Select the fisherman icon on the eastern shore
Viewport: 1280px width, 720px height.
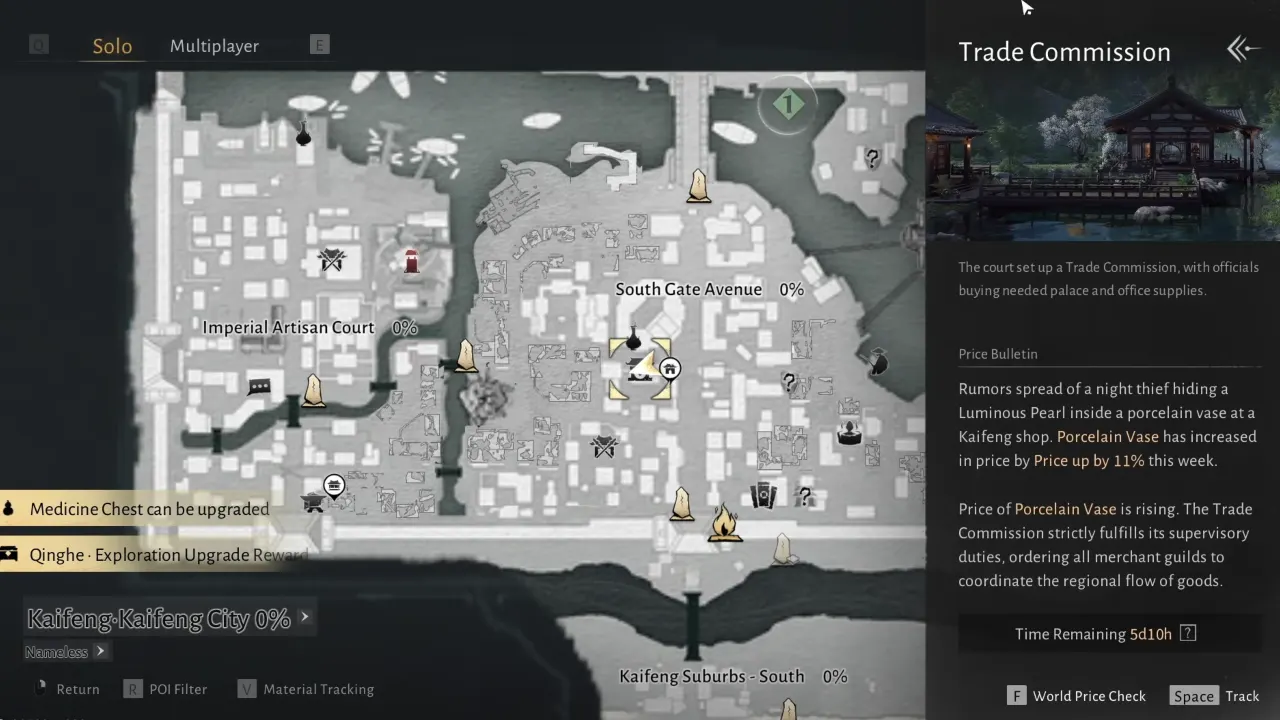click(x=879, y=362)
